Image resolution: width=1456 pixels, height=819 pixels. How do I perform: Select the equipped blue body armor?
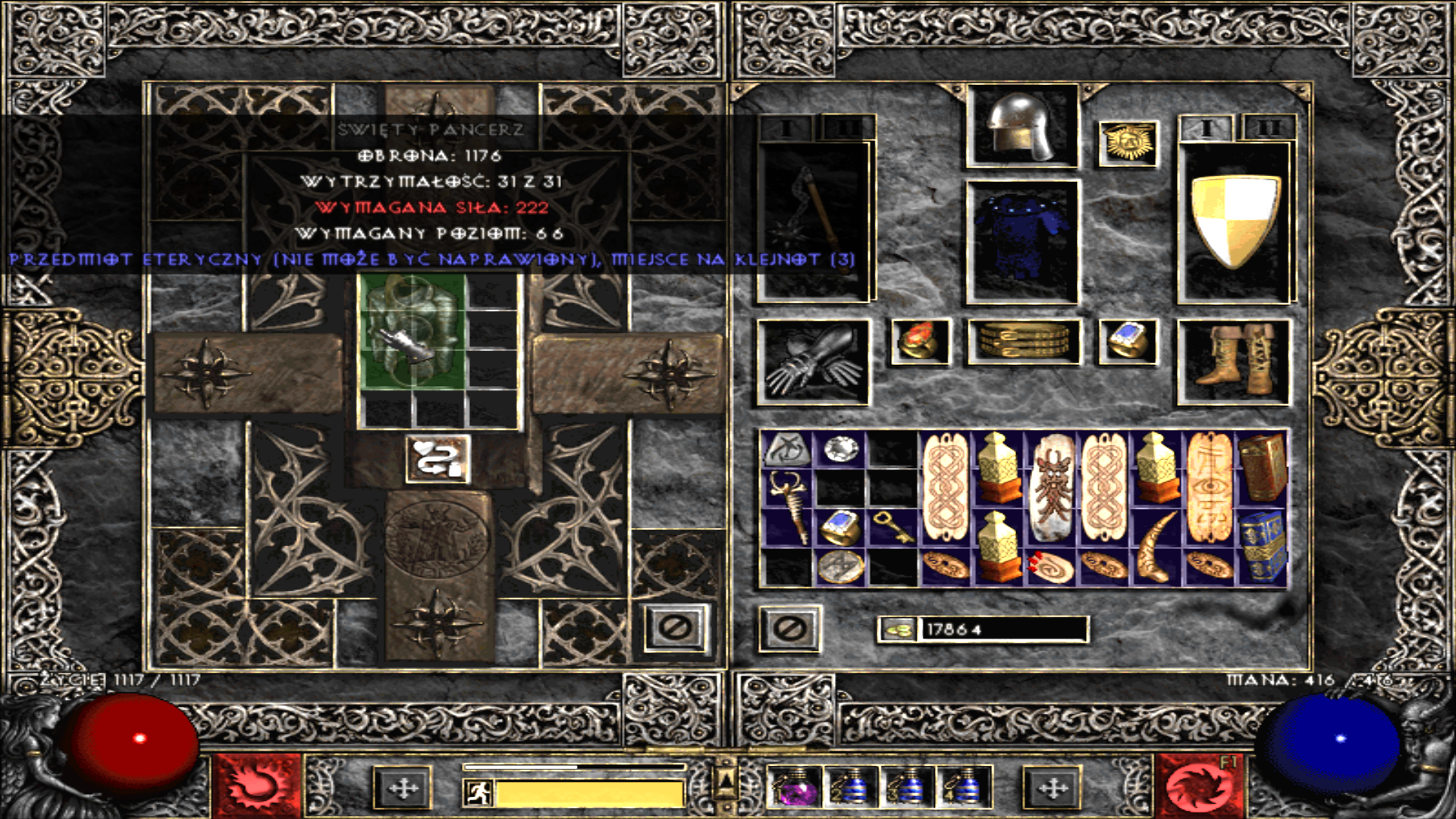pyautogui.click(x=1021, y=241)
